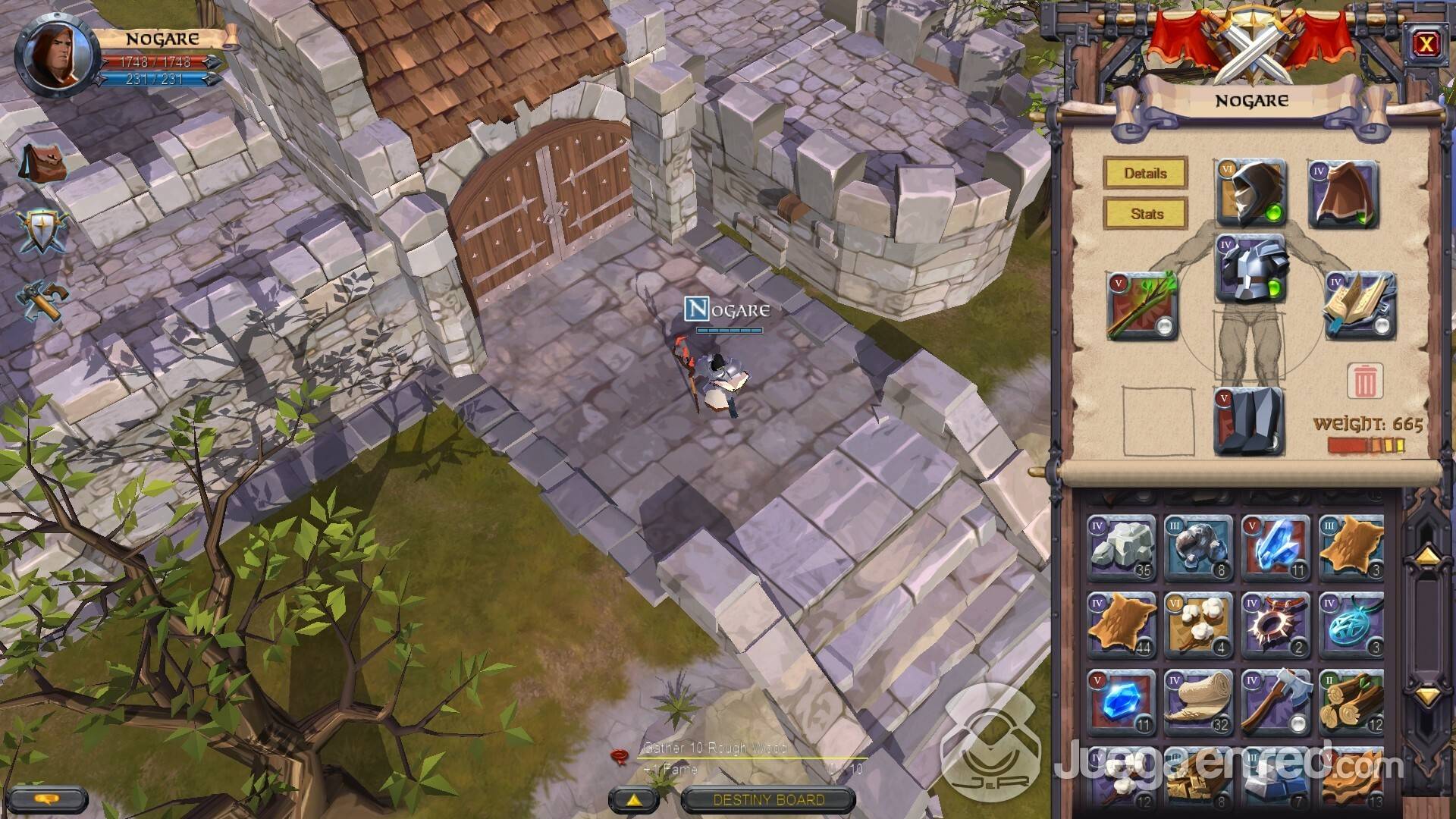Open the Details view
Viewport: 1456px width, 819px height.
click(1145, 173)
